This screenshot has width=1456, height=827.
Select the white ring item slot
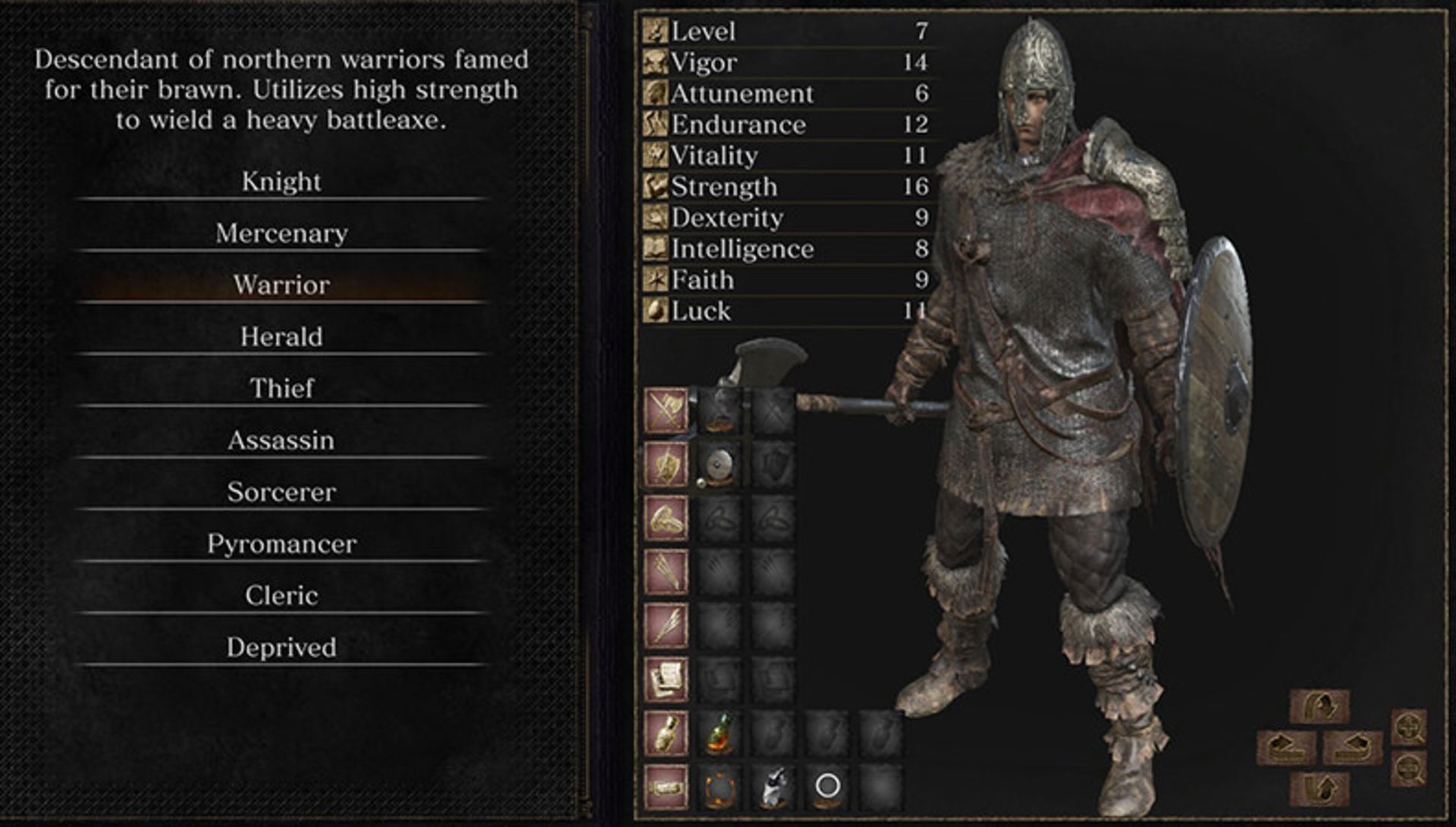(x=827, y=787)
